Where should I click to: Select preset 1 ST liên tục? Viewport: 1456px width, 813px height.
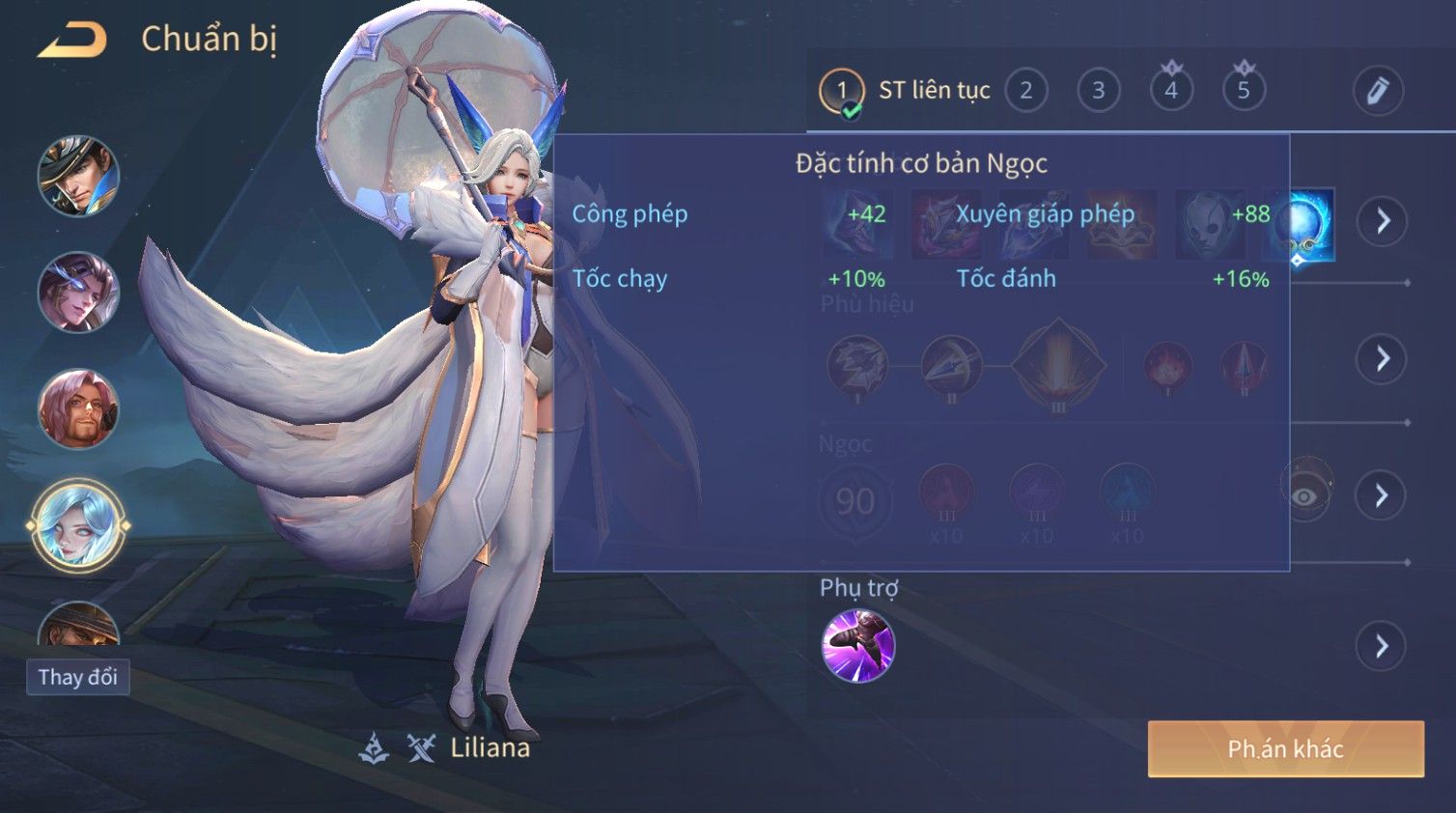coord(841,92)
